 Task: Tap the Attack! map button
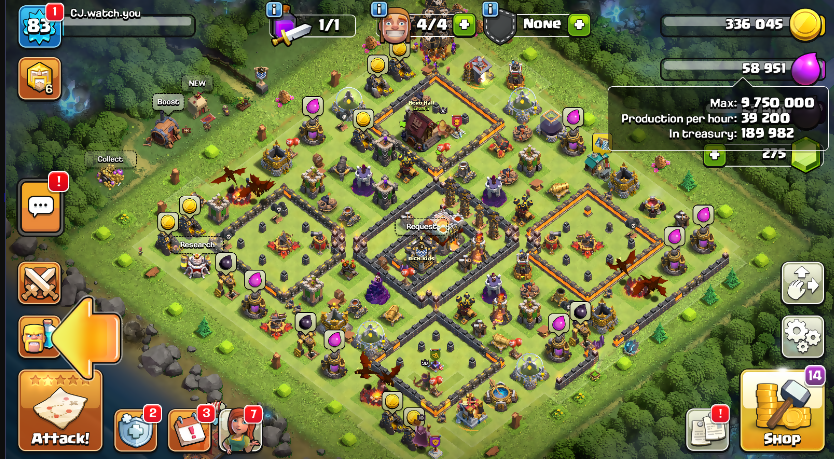point(60,410)
